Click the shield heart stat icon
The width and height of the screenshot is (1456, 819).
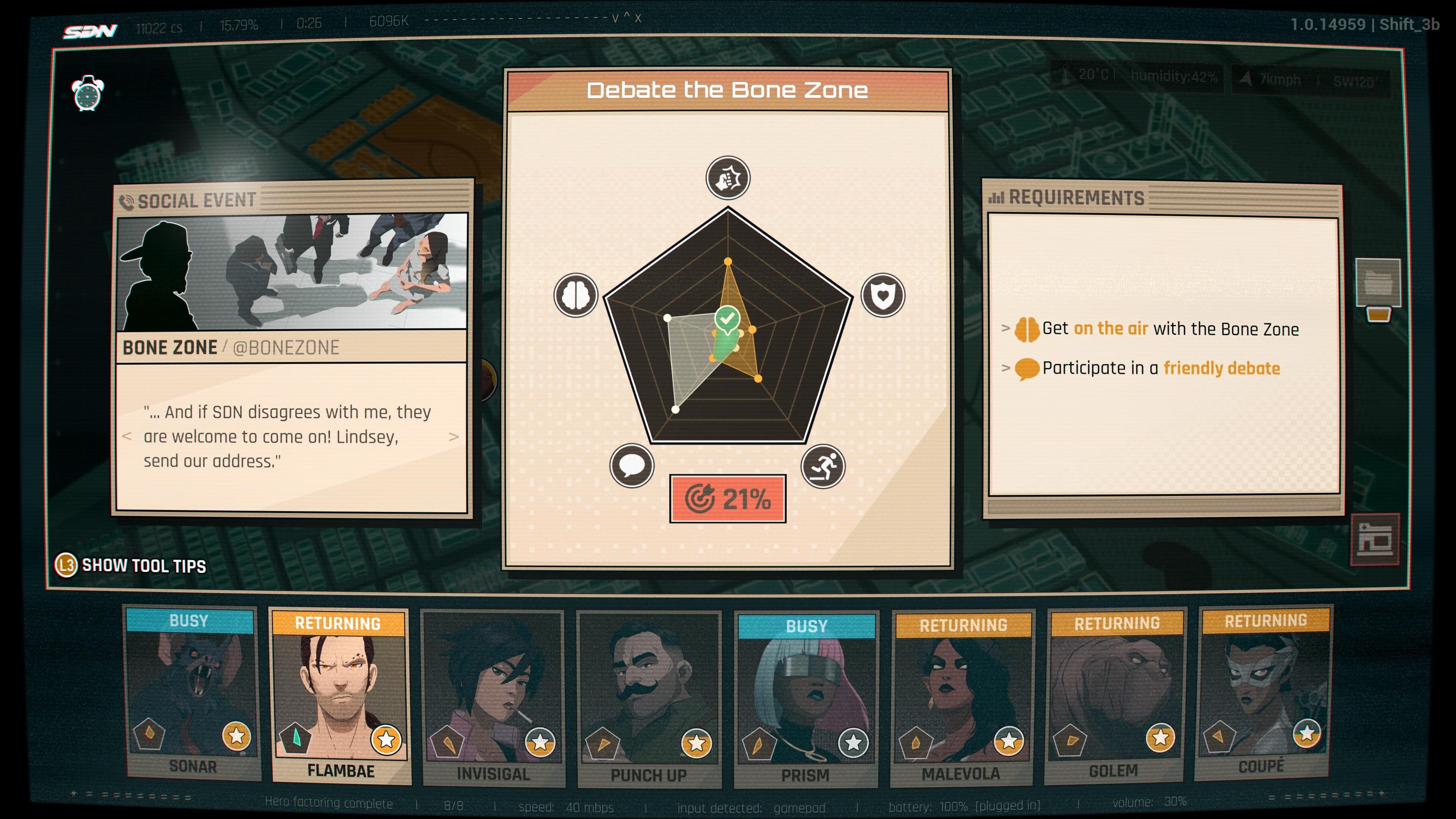point(882,295)
